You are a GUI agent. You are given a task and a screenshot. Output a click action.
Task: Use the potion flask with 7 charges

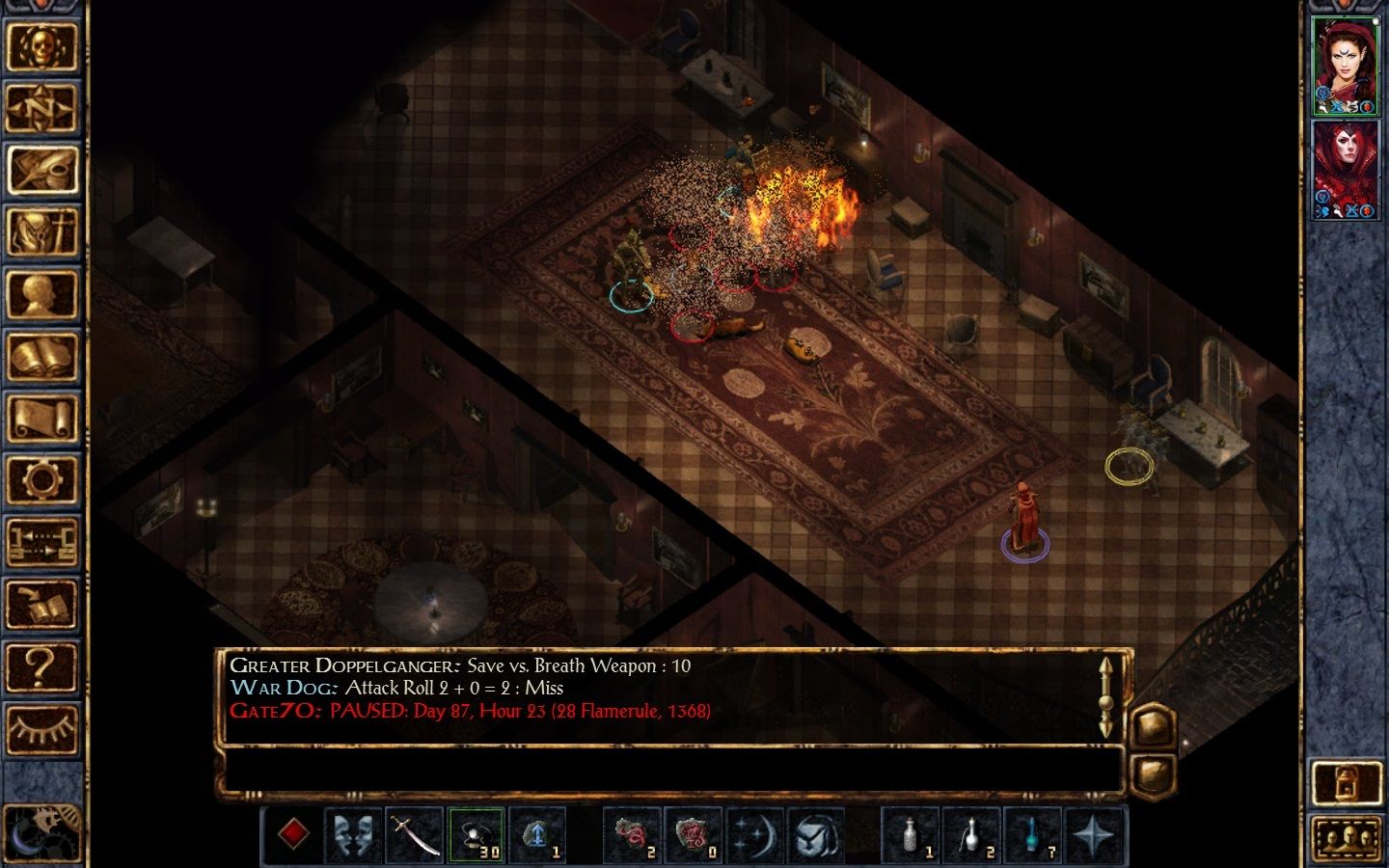coord(1033,834)
